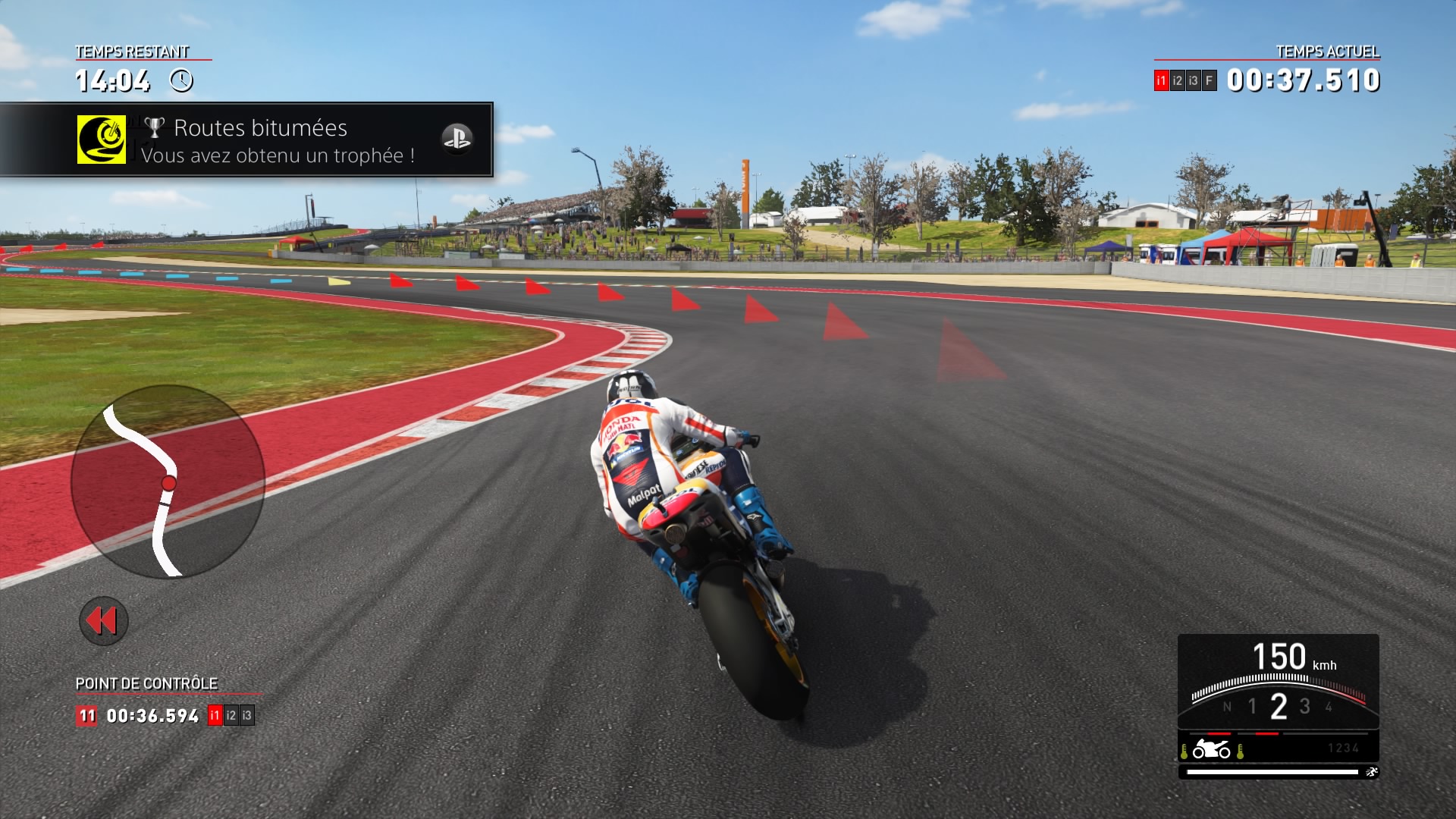Click the motorcycle tire status icon

coord(1211,750)
